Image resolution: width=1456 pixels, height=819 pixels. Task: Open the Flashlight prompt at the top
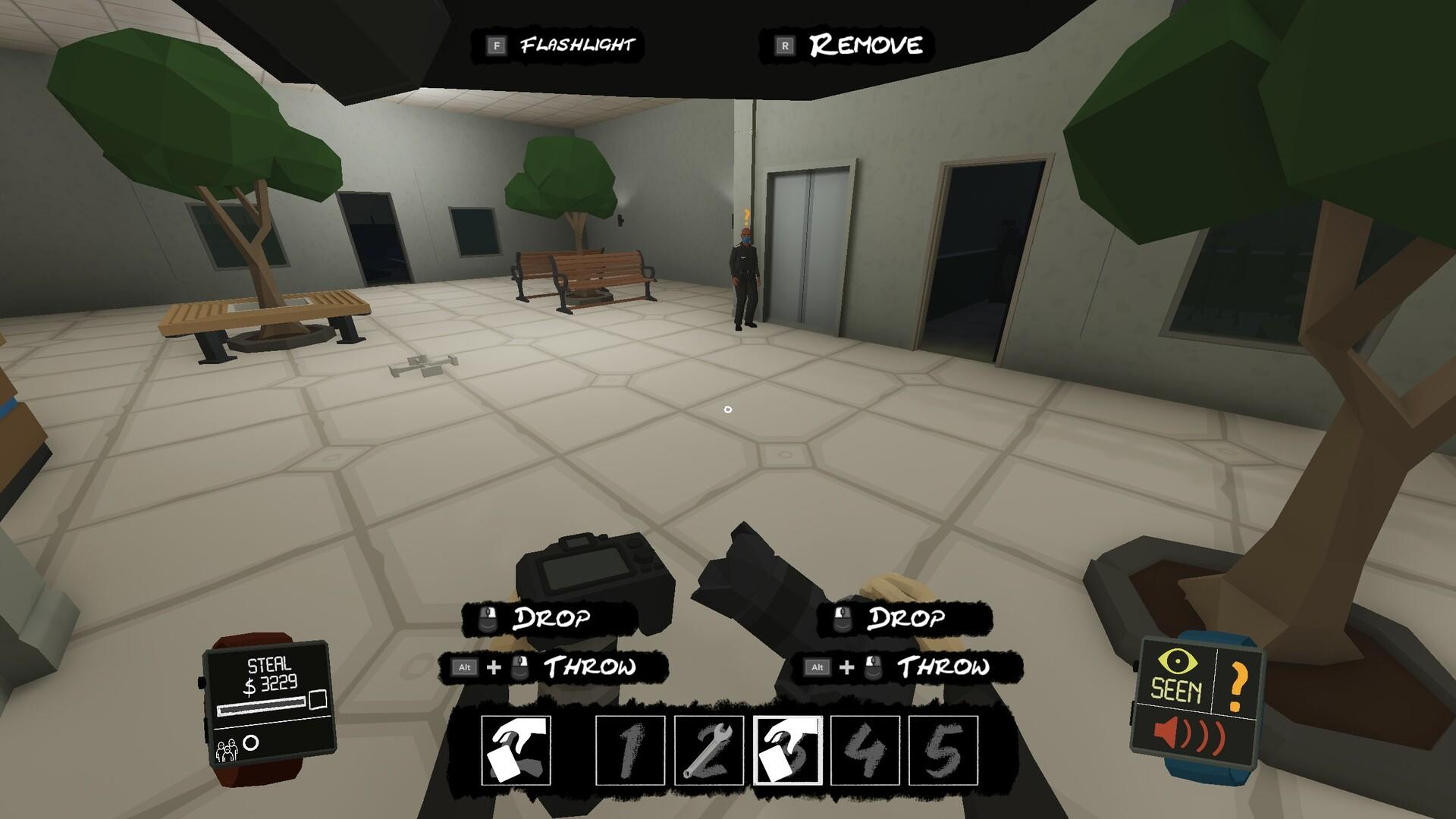coord(578,44)
